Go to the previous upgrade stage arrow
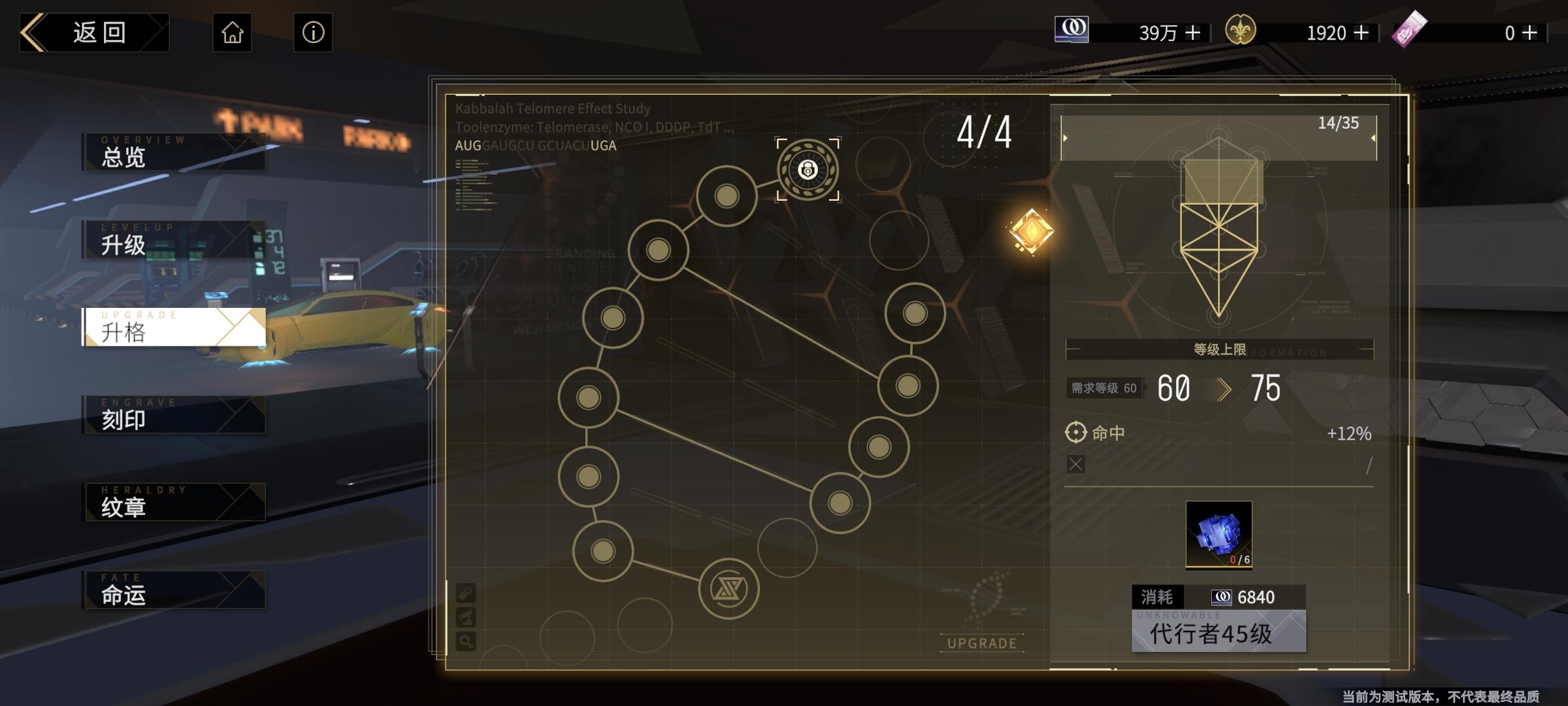The height and width of the screenshot is (706, 1568). pos(1066,138)
